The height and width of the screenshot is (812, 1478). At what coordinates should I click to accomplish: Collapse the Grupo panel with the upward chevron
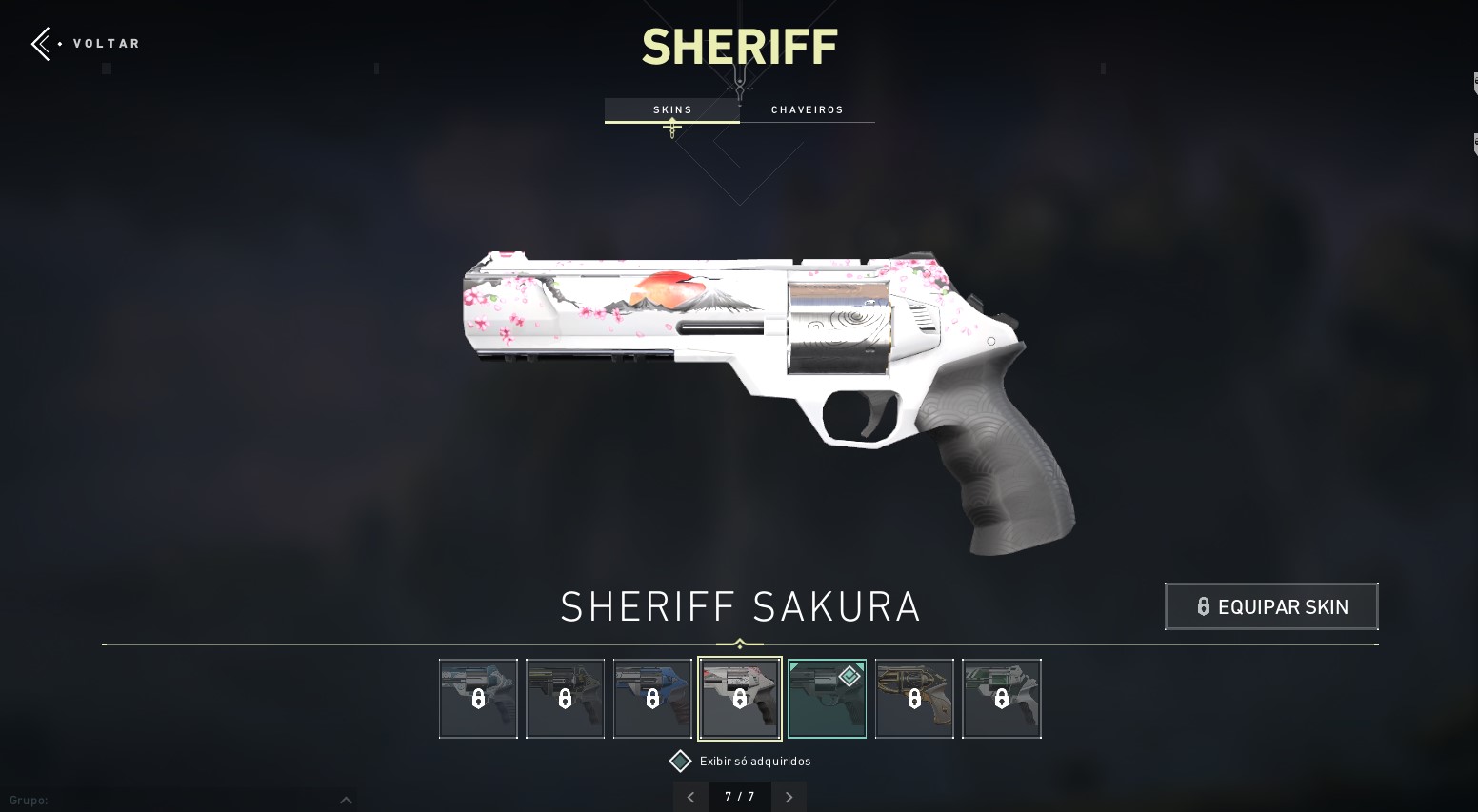[x=347, y=800]
